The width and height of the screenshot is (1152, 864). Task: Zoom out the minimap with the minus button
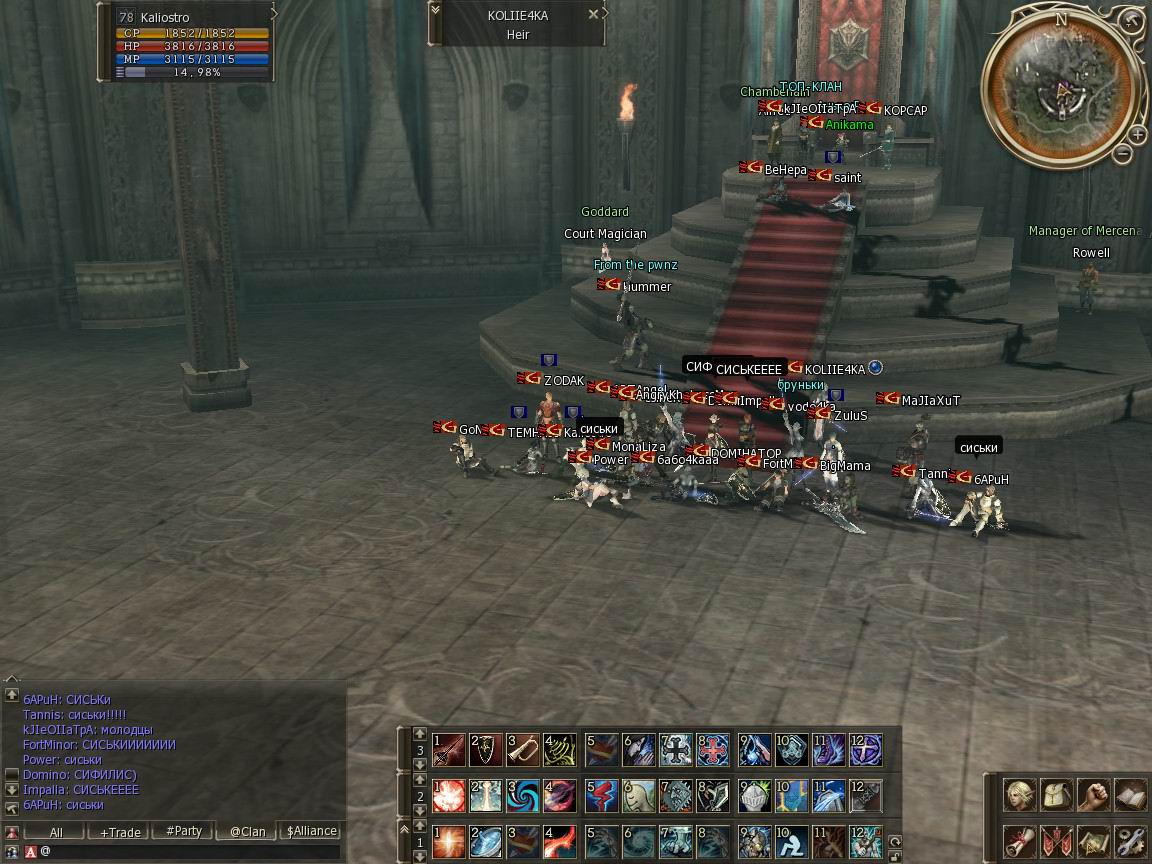click(x=1123, y=154)
